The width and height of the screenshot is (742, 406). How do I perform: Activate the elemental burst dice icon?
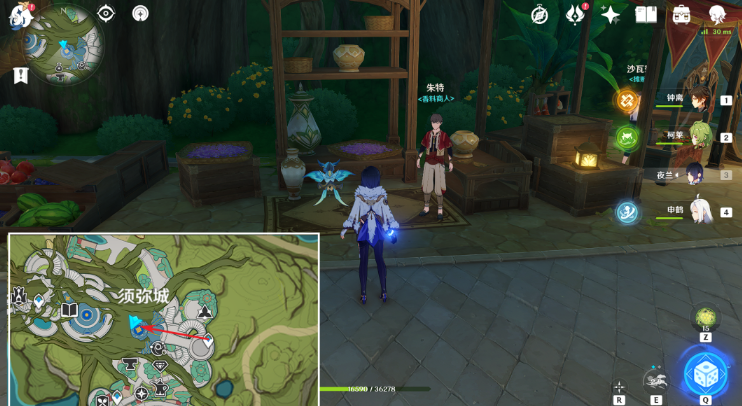(705, 375)
